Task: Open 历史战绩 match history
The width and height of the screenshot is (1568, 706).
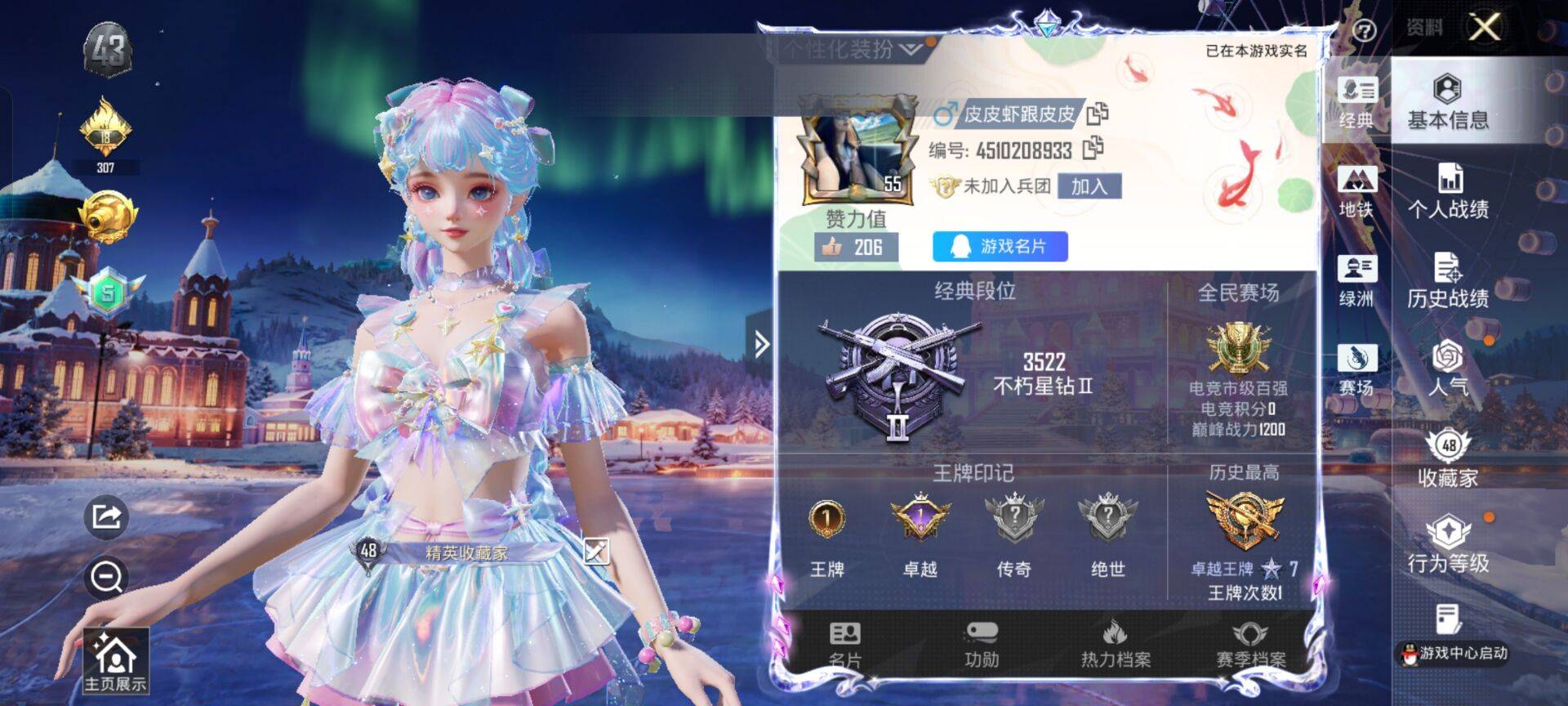Action: point(1447,281)
